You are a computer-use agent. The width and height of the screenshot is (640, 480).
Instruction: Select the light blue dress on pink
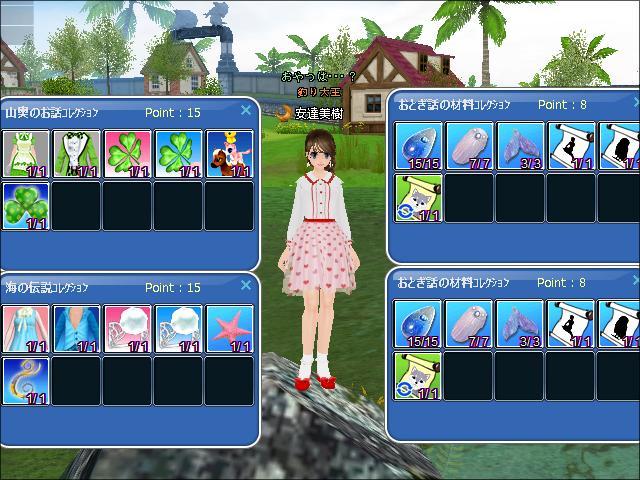25,329
